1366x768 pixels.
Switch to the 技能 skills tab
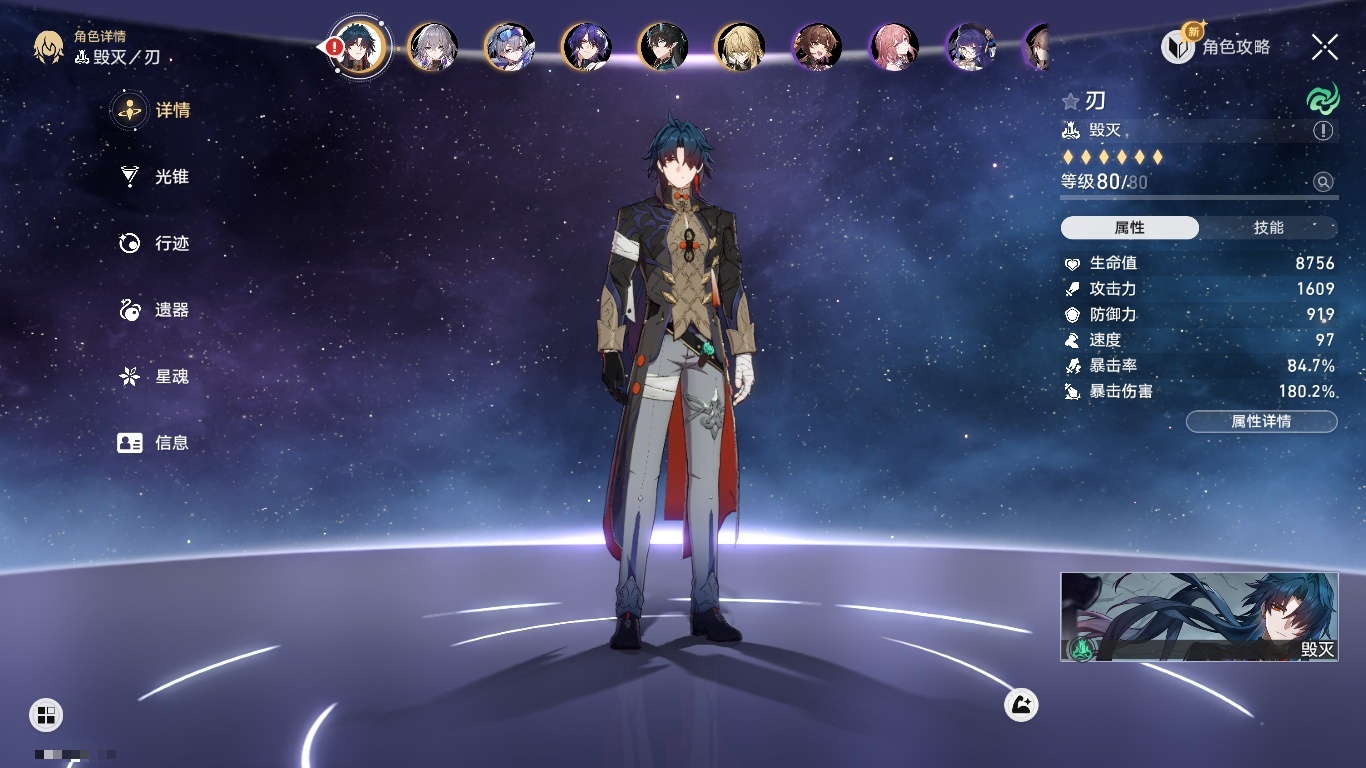[x=1268, y=228]
